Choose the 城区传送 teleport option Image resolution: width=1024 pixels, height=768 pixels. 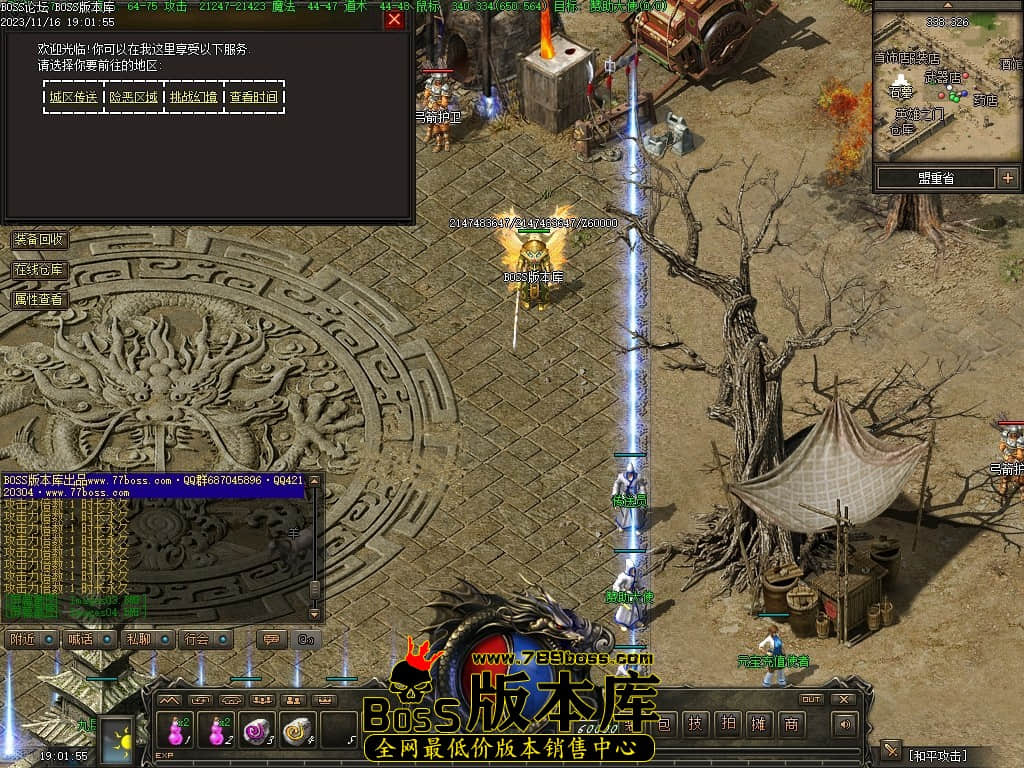(74, 97)
